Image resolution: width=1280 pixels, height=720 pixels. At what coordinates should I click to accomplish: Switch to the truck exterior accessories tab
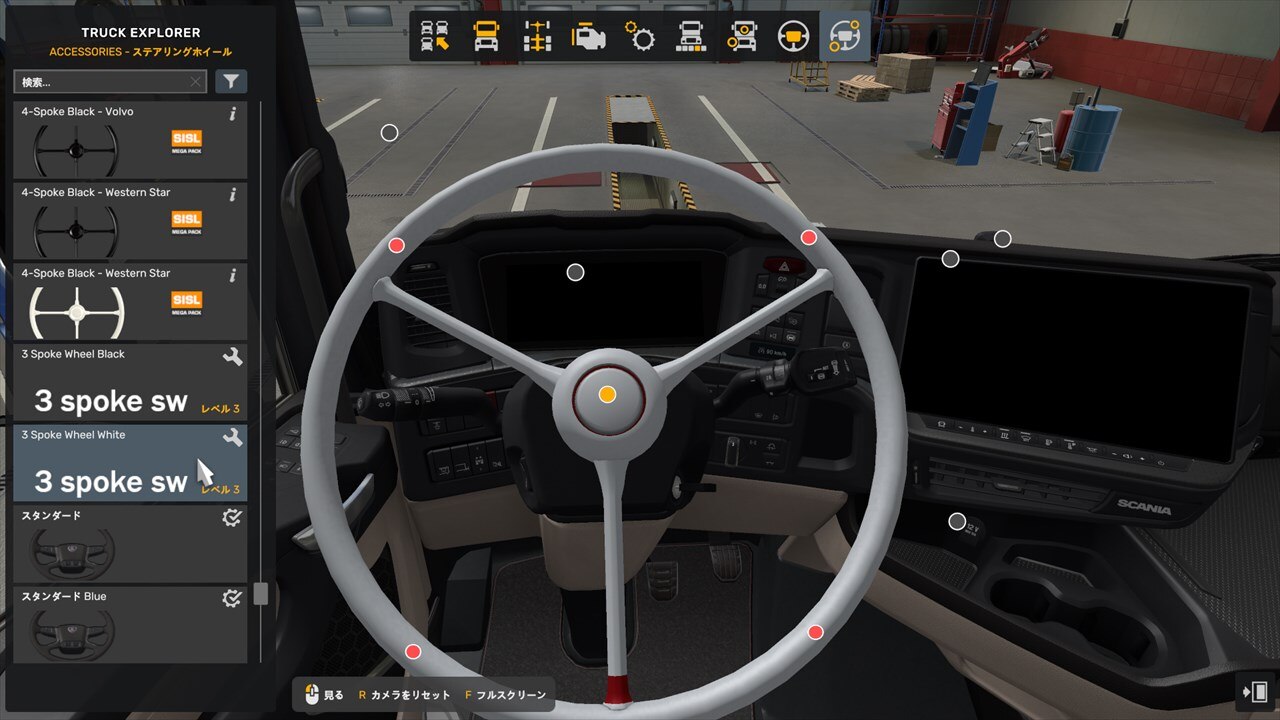point(691,37)
